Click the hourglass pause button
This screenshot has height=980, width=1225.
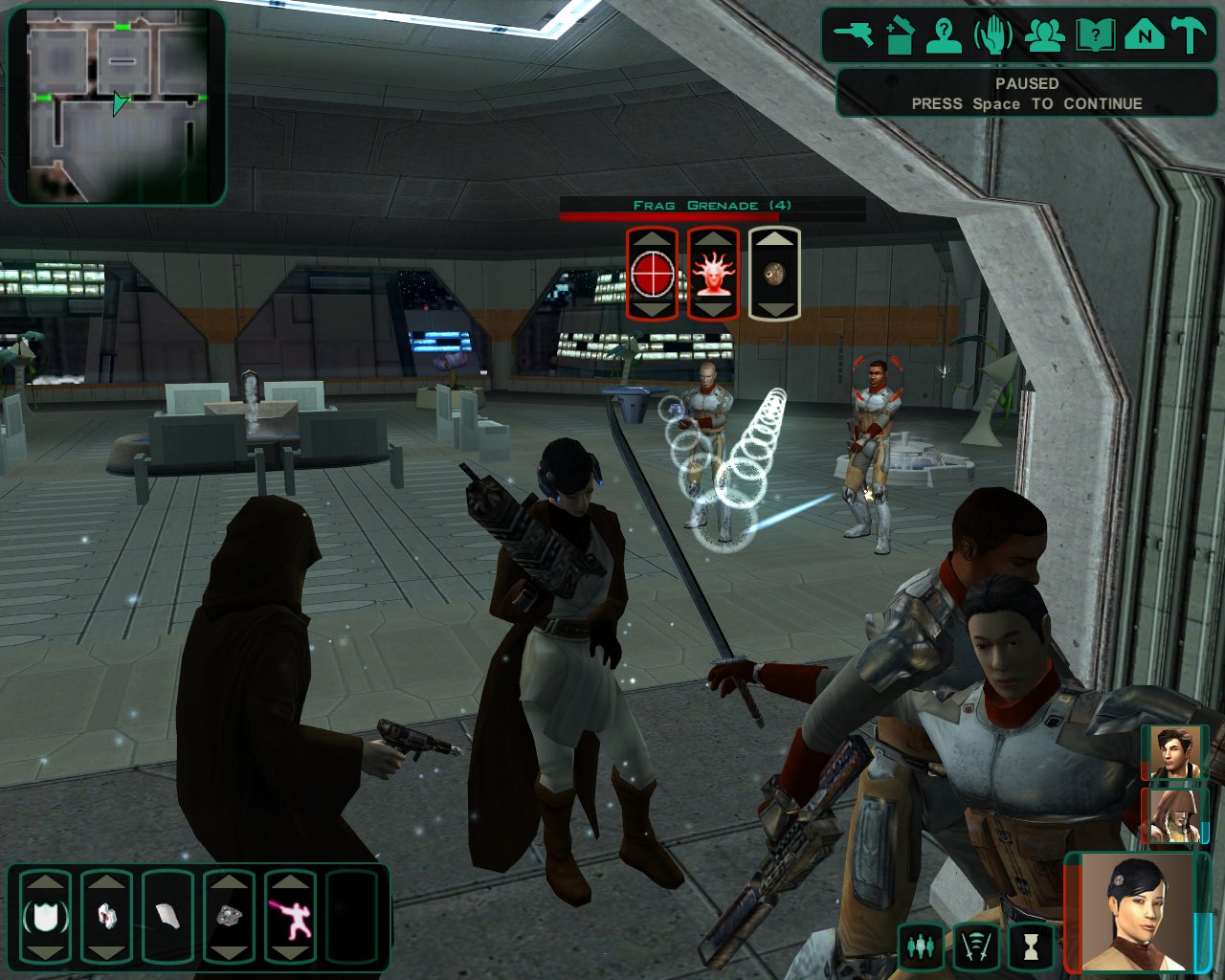[1030, 946]
